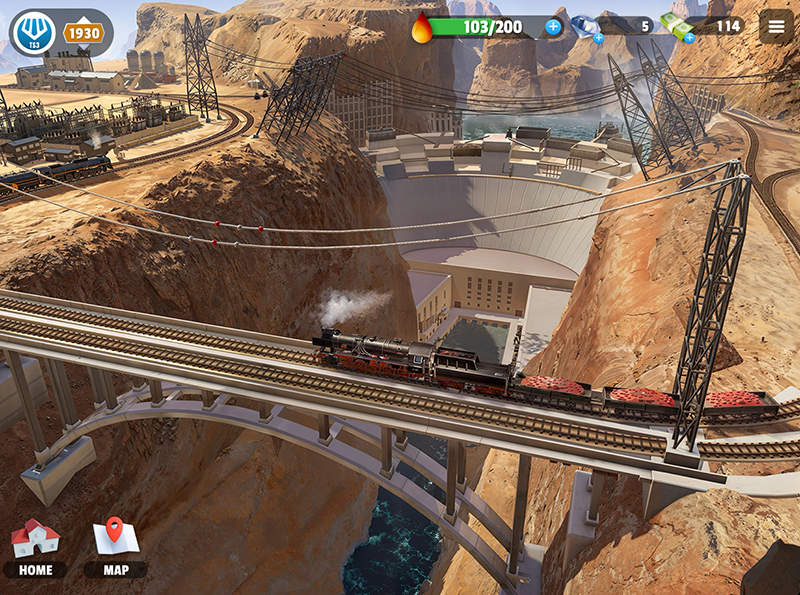The width and height of the screenshot is (800, 595).
Task: Get more cash via the money icon
Action: (x=677, y=27)
